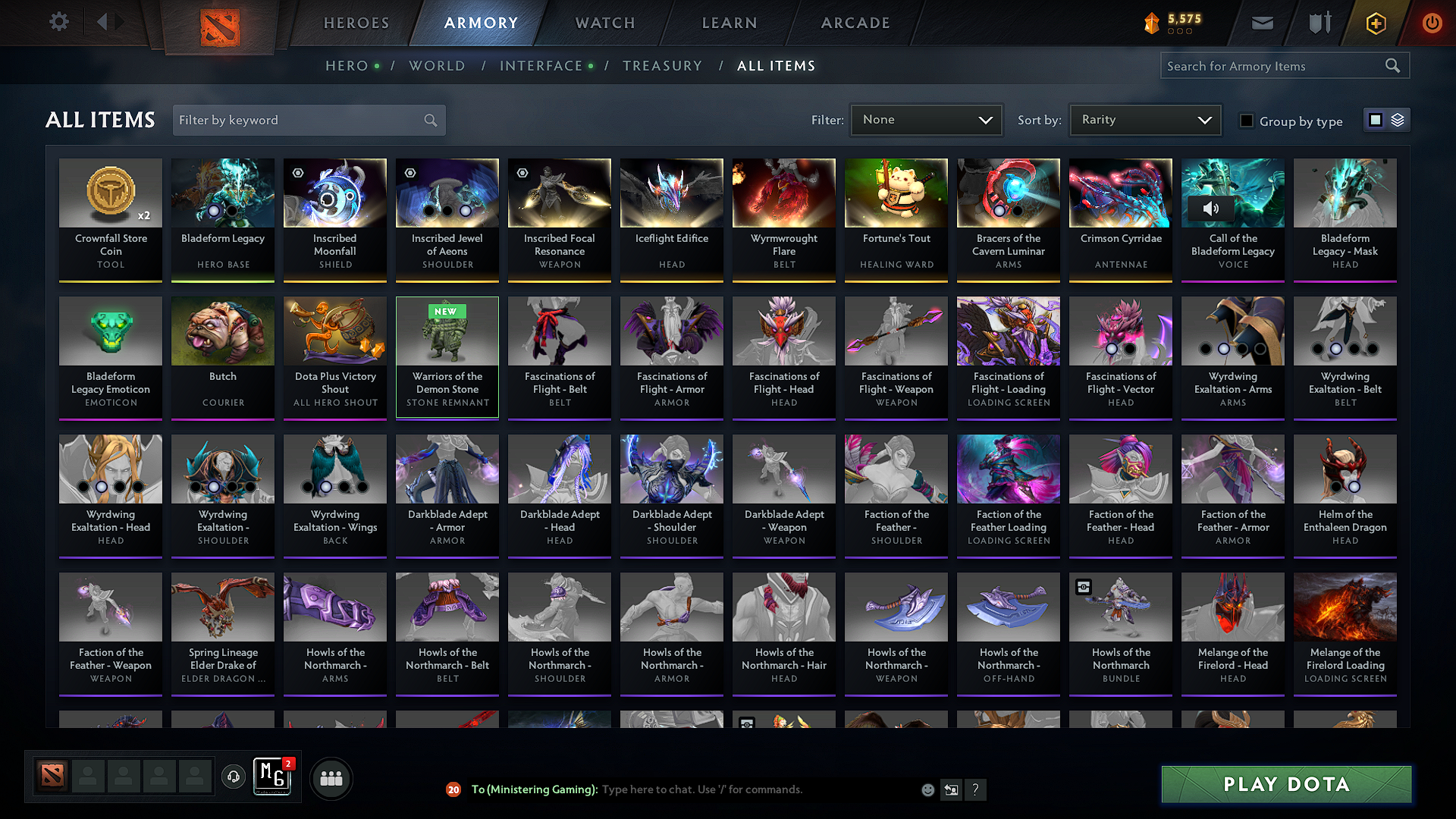Click the PLAY DOTA button
1456x819 pixels.
[1285, 784]
